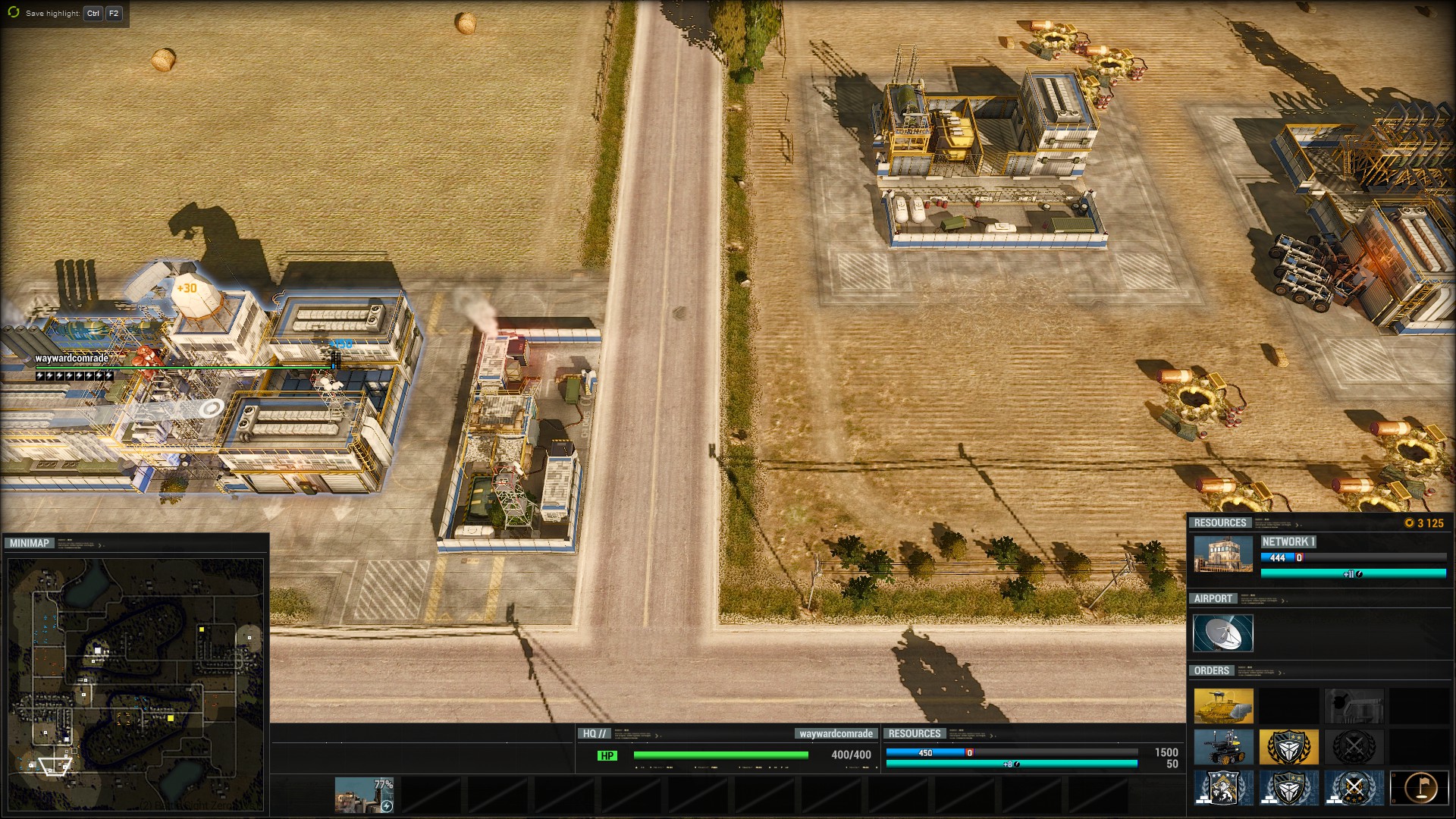Screen dimensions: 1456x819
Task: Activate the gold shield emblem order
Action: click(x=1288, y=748)
